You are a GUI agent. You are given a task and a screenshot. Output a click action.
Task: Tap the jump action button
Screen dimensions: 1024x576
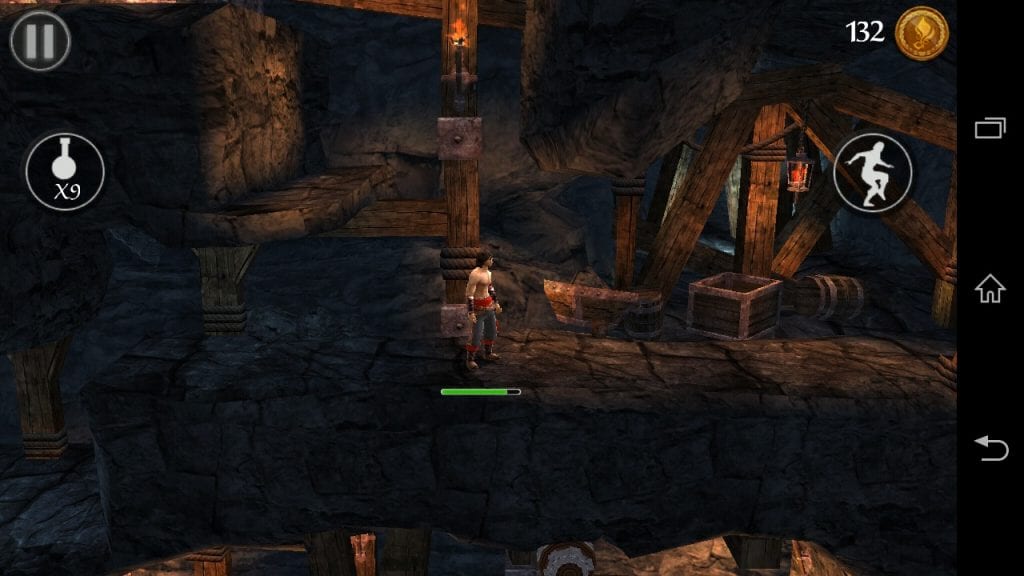point(872,172)
